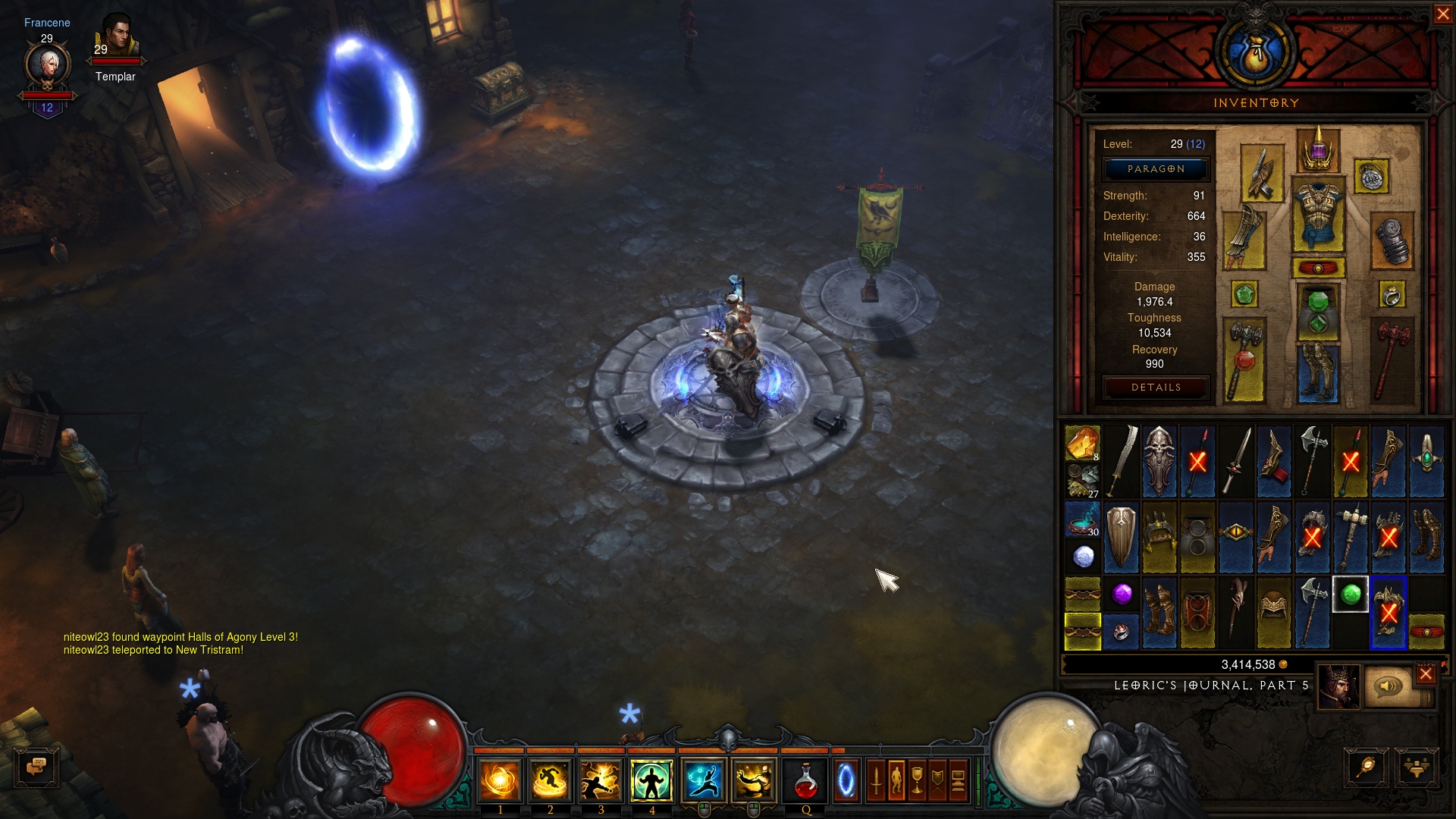
Task: Pick the skull shield in the bag
Action: click(x=1159, y=461)
